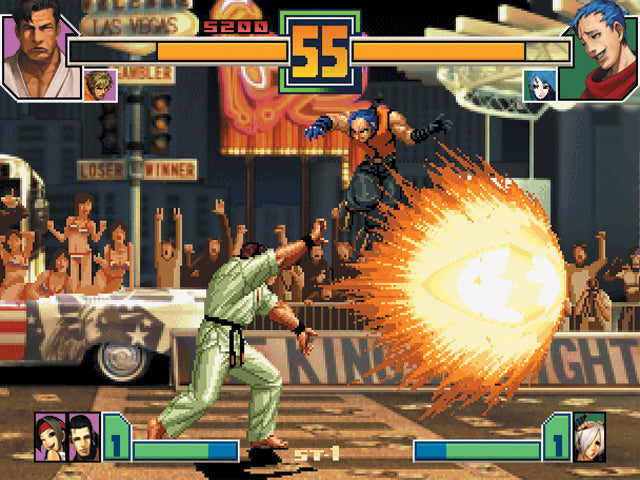Select the small blue-haired woman teammate icon
Screen dimensions: 640x480
[x=540, y=85]
